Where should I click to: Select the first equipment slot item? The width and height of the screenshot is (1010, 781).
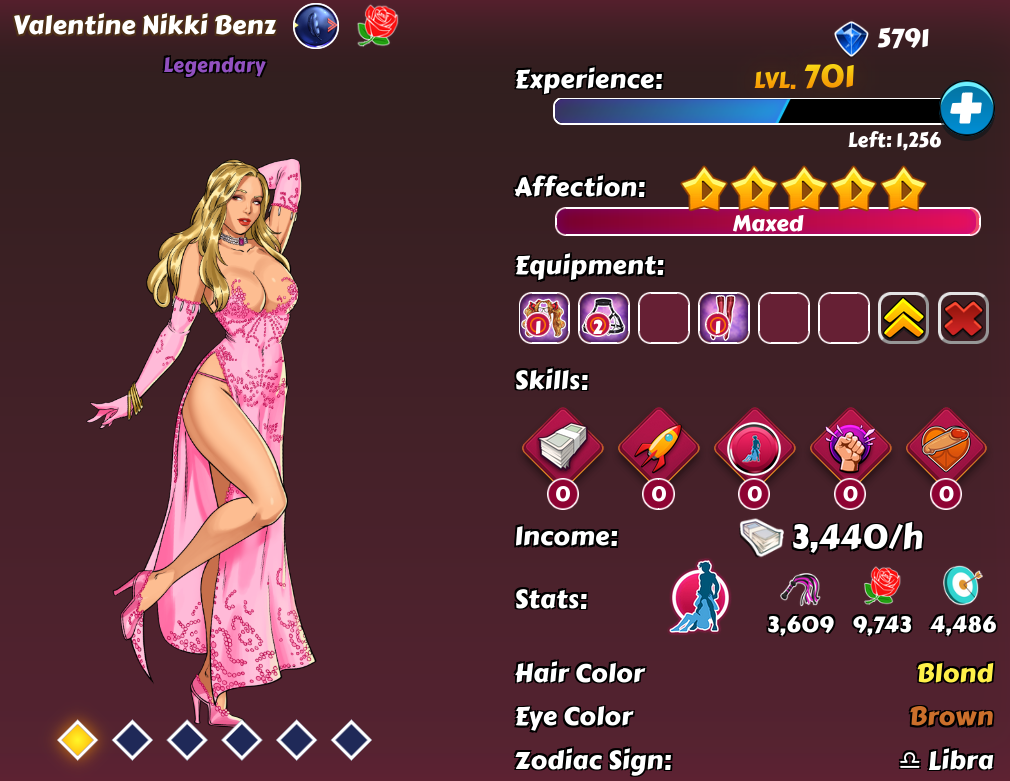(544, 318)
